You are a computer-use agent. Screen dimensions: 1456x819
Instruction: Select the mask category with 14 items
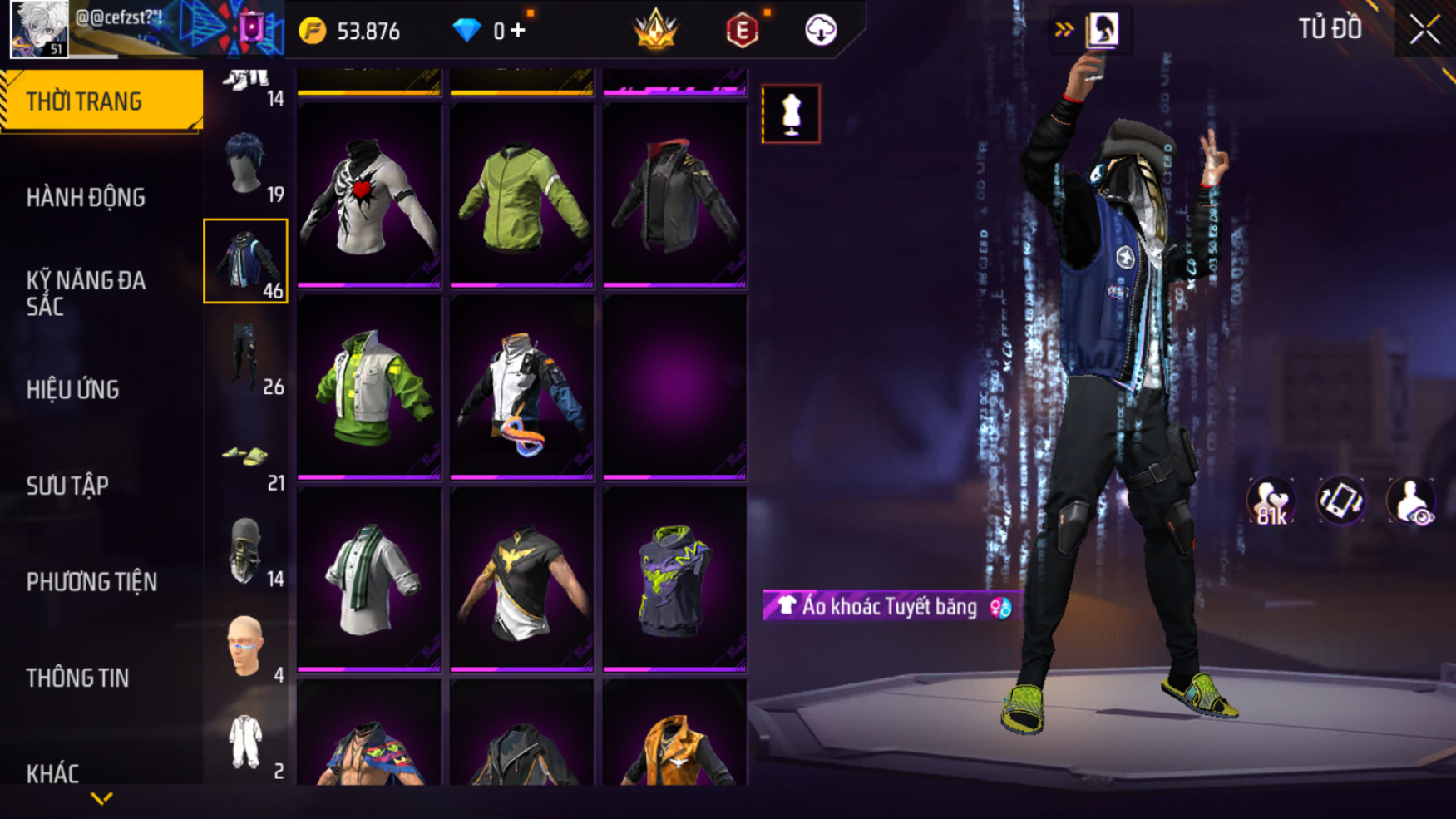point(246,550)
